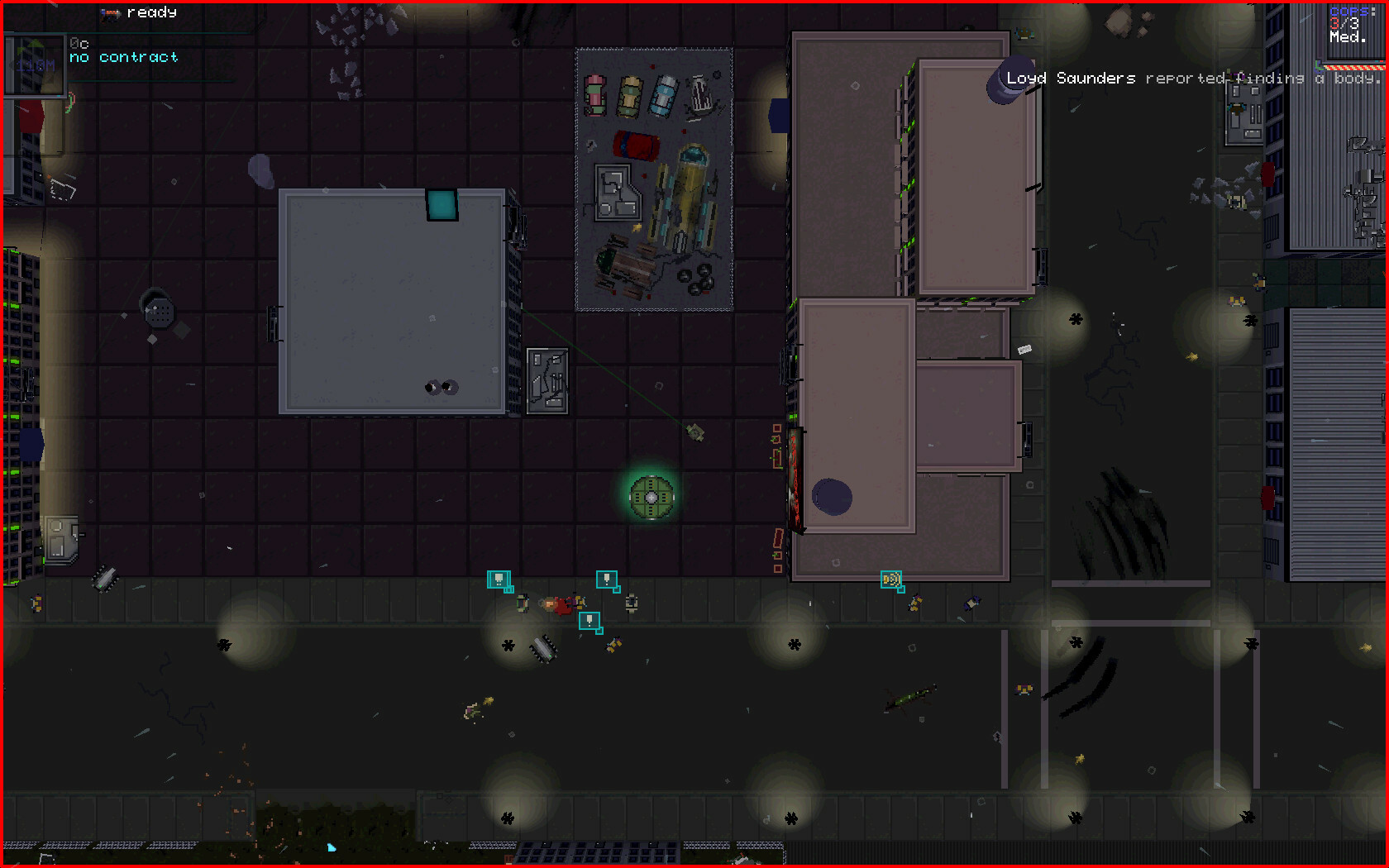The width and height of the screenshot is (1389, 868).
Task: Toggle the 'no contract' status indicator
Action: click(123, 57)
